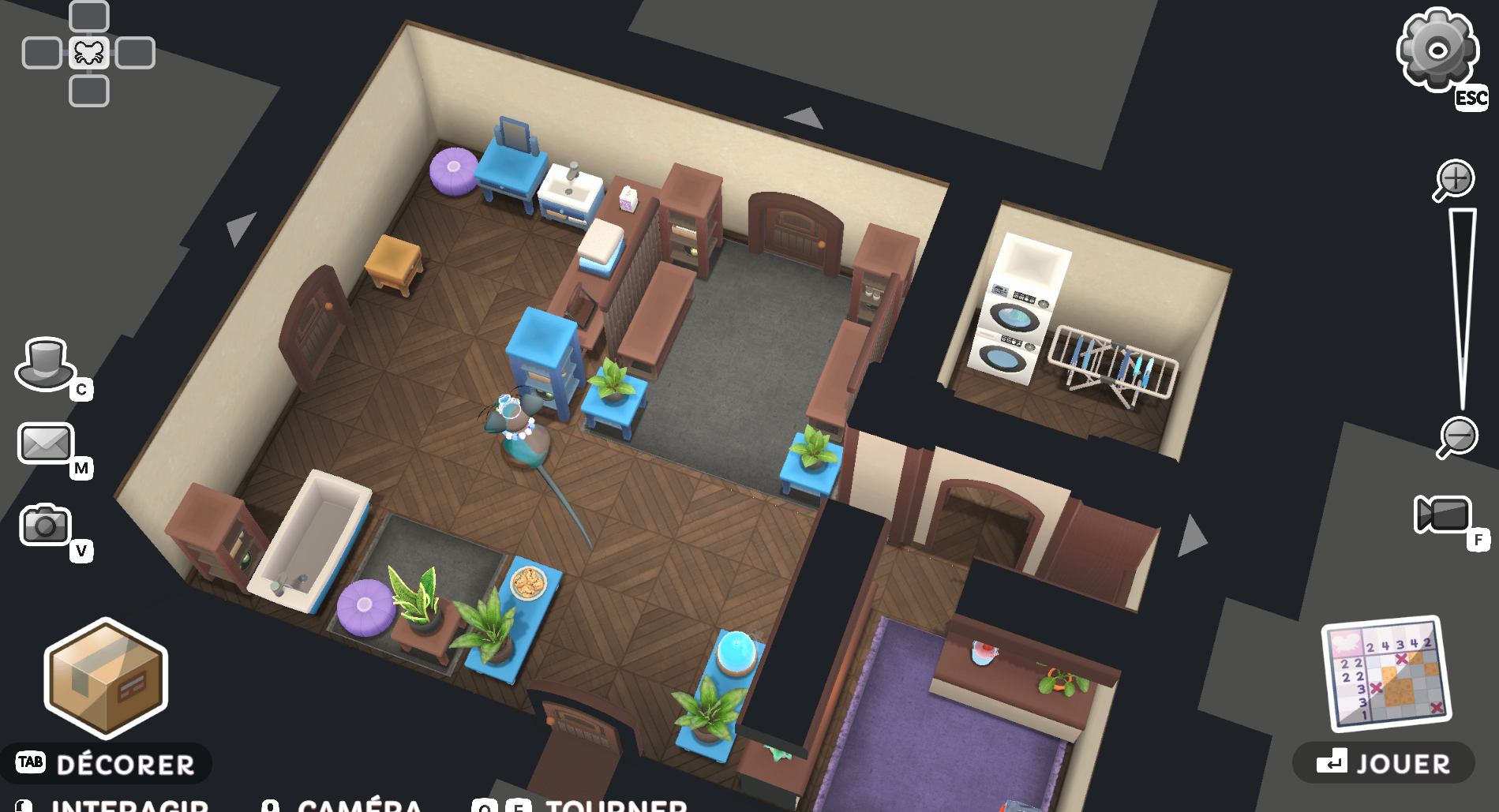Click the magnifier zoom-out button
This screenshot has height=812, width=1499.
tap(1457, 436)
